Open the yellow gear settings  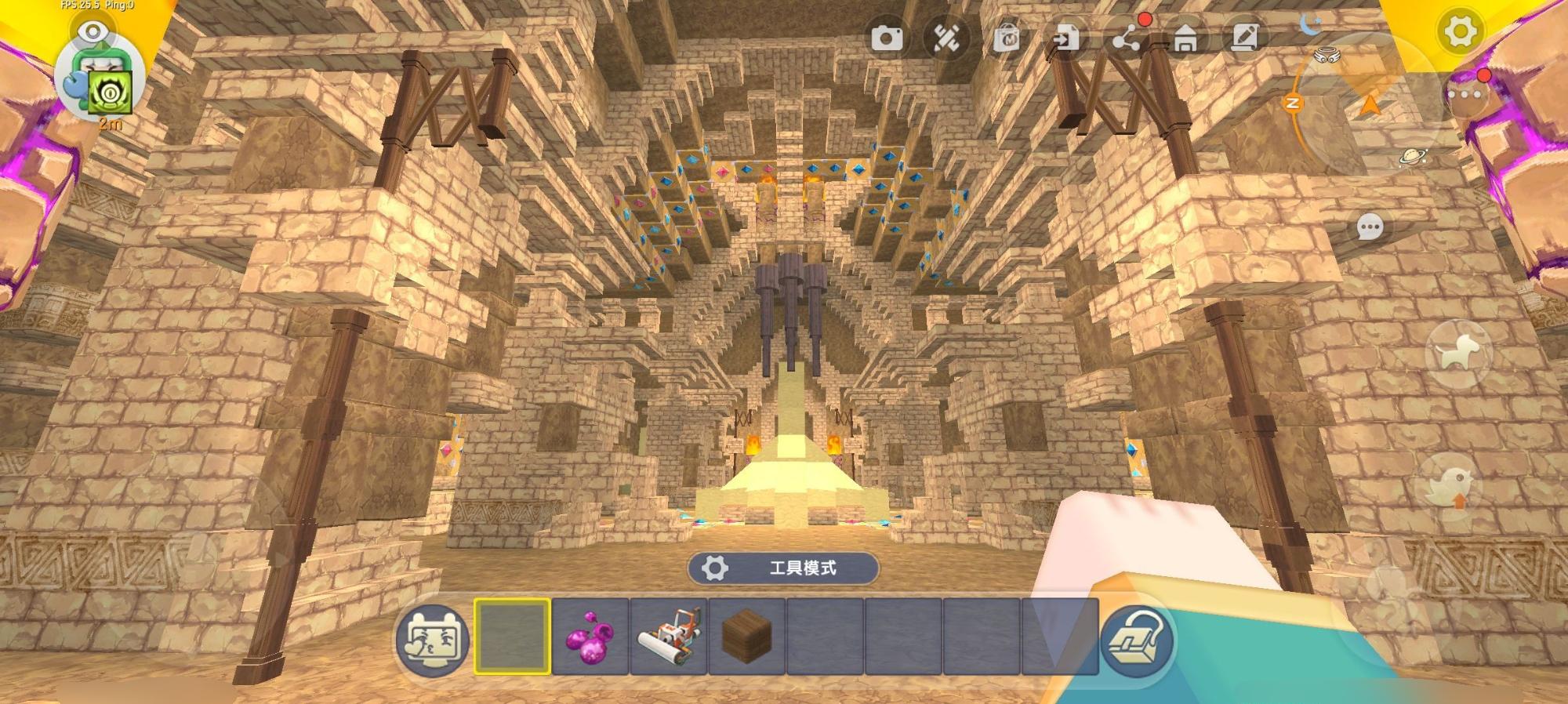[x=1459, y=32]
